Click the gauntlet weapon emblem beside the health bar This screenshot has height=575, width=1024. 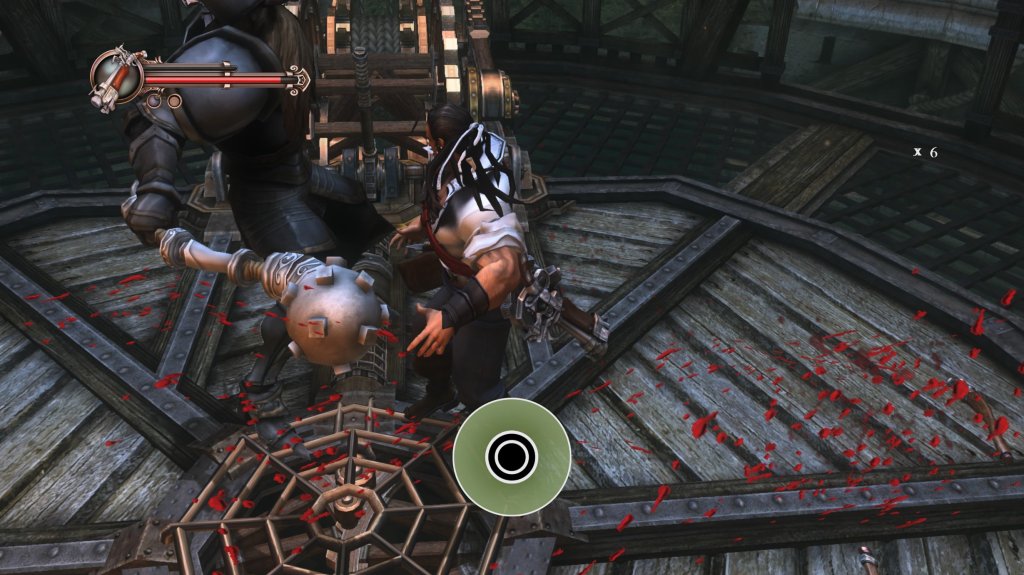(x=115, y=78)
